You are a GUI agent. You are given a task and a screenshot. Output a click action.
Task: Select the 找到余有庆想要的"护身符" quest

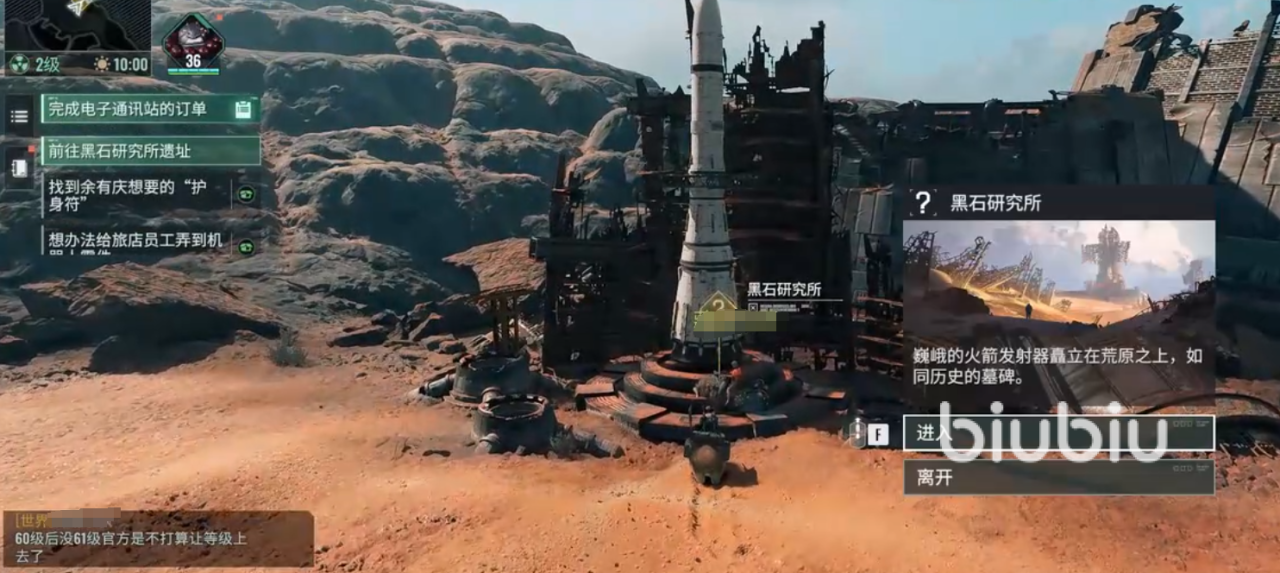pyautogui.click(x=137, y=193)
